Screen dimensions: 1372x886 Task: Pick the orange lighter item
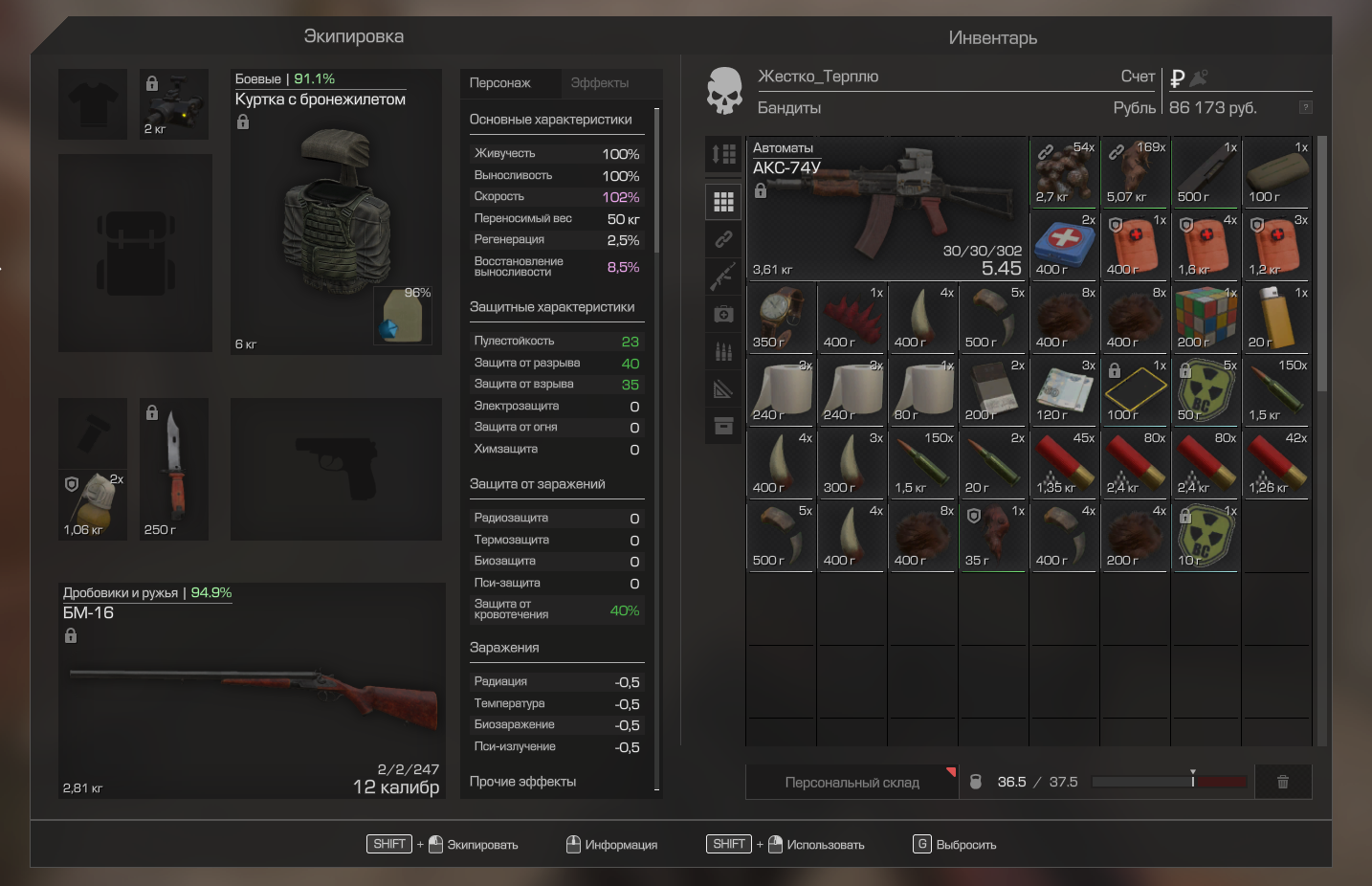pos(1276,317)
